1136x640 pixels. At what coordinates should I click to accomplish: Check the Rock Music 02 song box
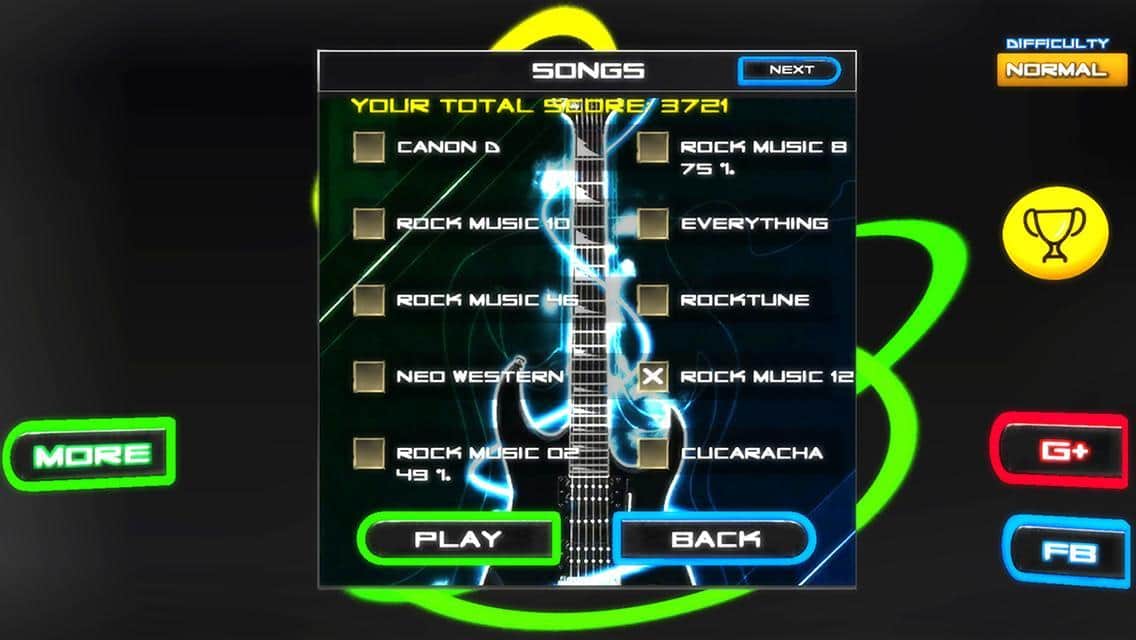369,453
